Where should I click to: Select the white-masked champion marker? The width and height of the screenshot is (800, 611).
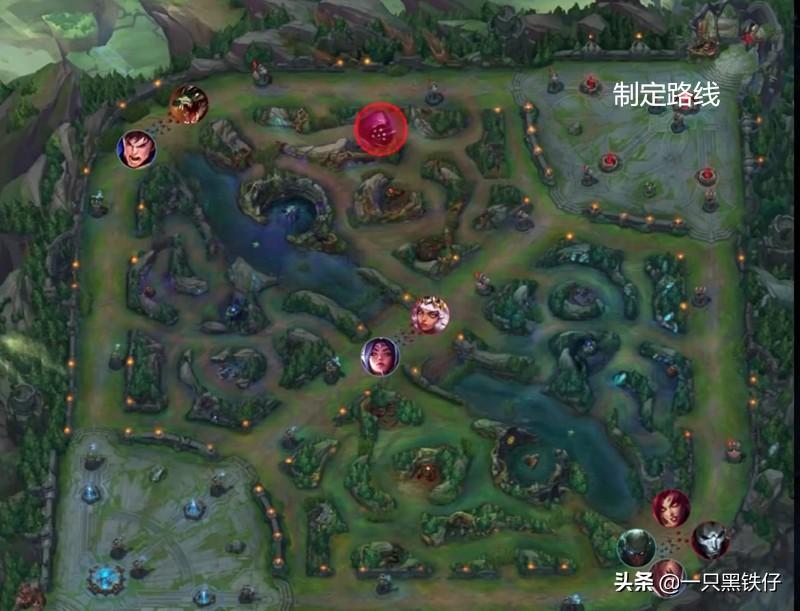click(x=710, y=540)
